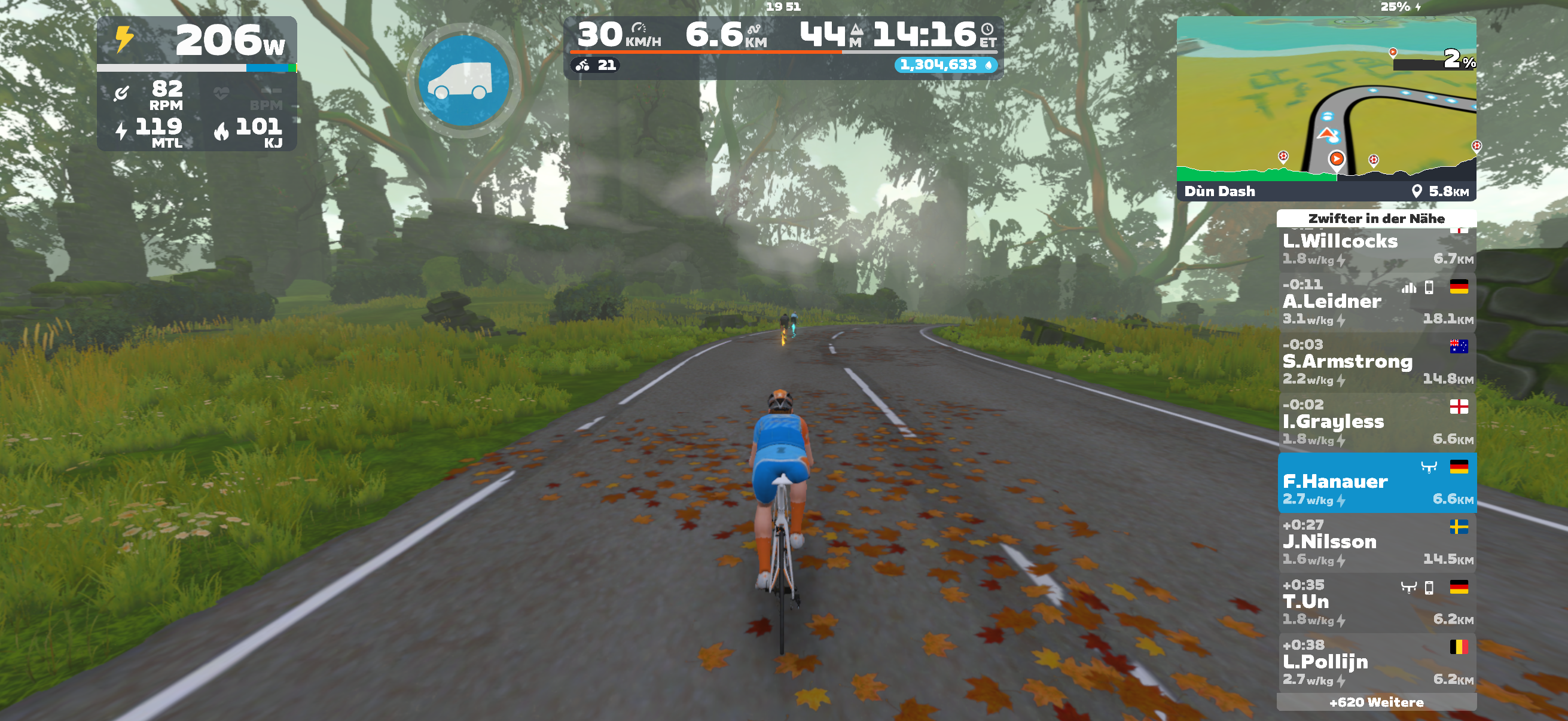Pick I.Grayless in the rider list
The width and height of the screenshot is (1568, 721).
click(1375, 422)
